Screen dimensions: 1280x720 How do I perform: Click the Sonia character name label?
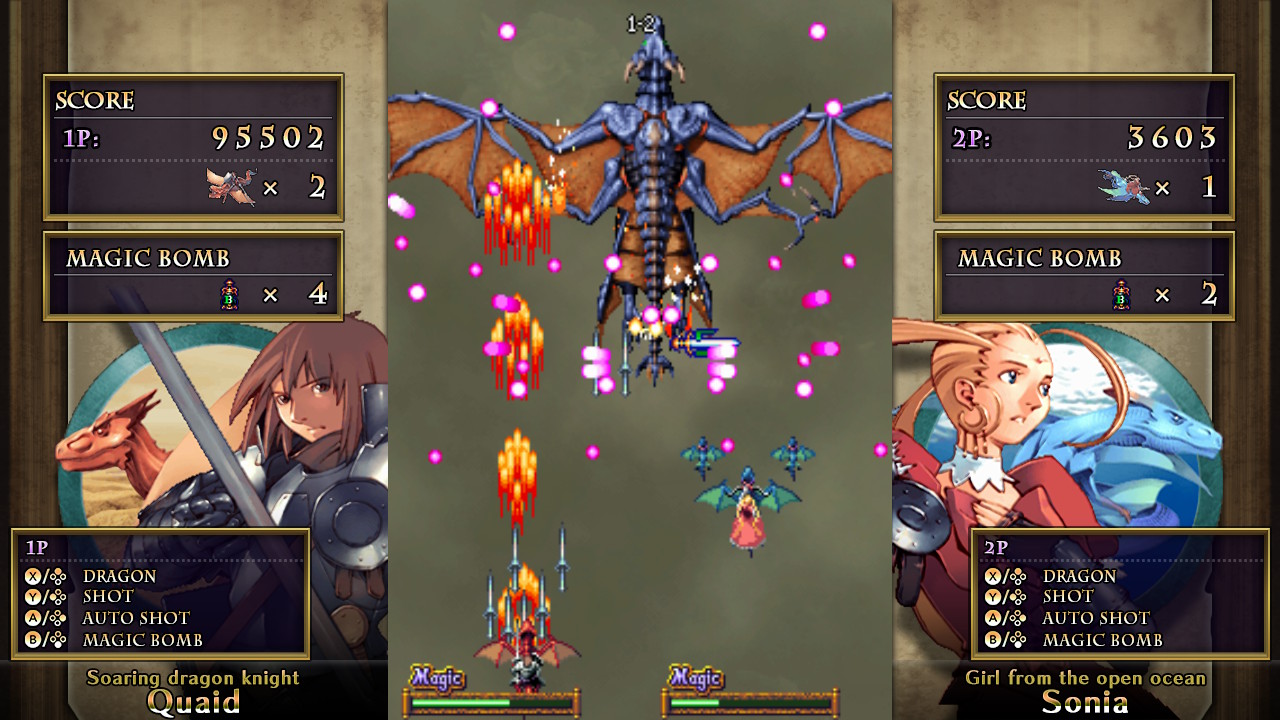pyautogui.click(x=1086, y=703)
